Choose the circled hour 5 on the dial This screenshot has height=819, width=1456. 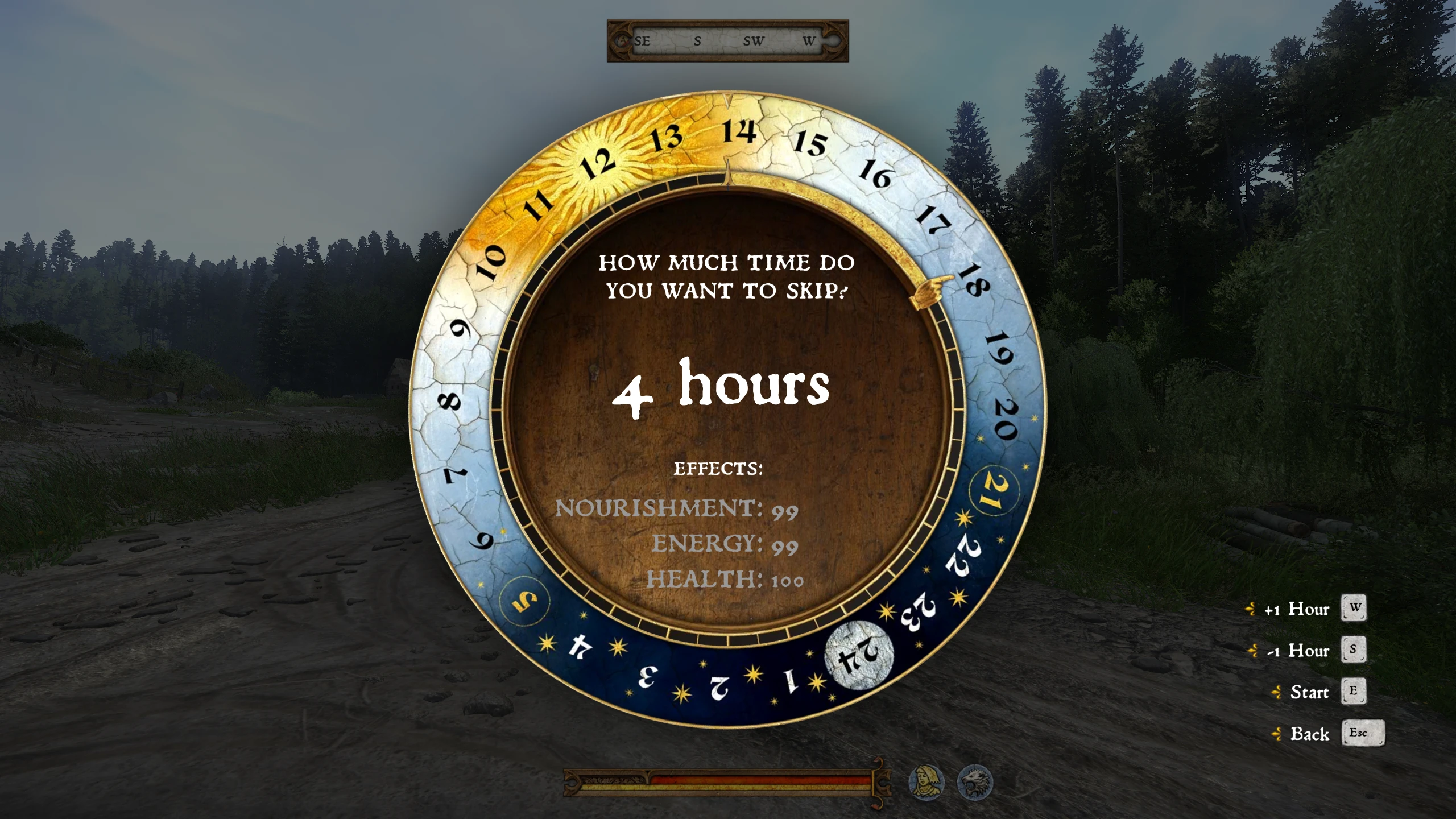tap(524, 601)
